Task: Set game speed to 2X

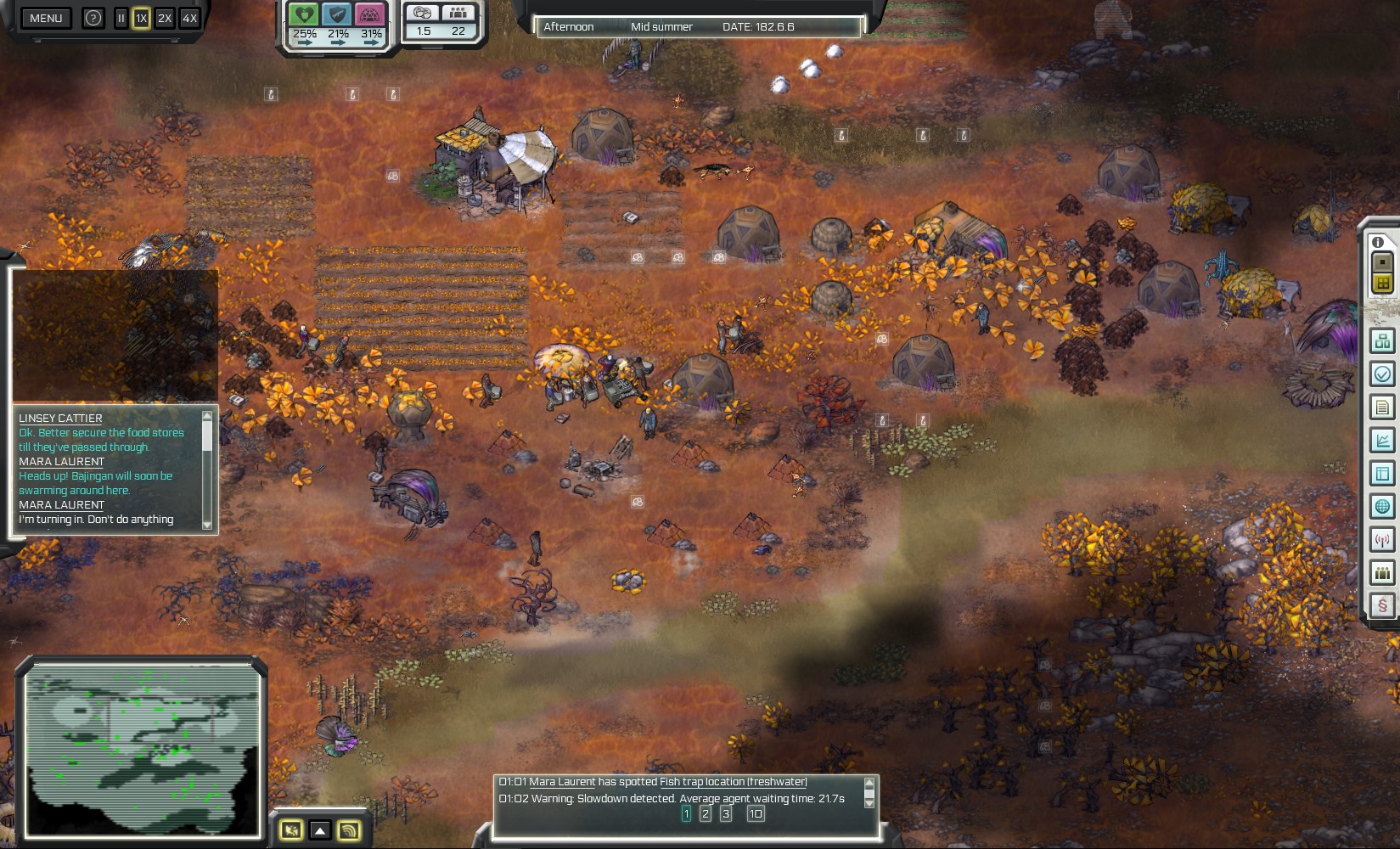Action: tap(165, 18)
